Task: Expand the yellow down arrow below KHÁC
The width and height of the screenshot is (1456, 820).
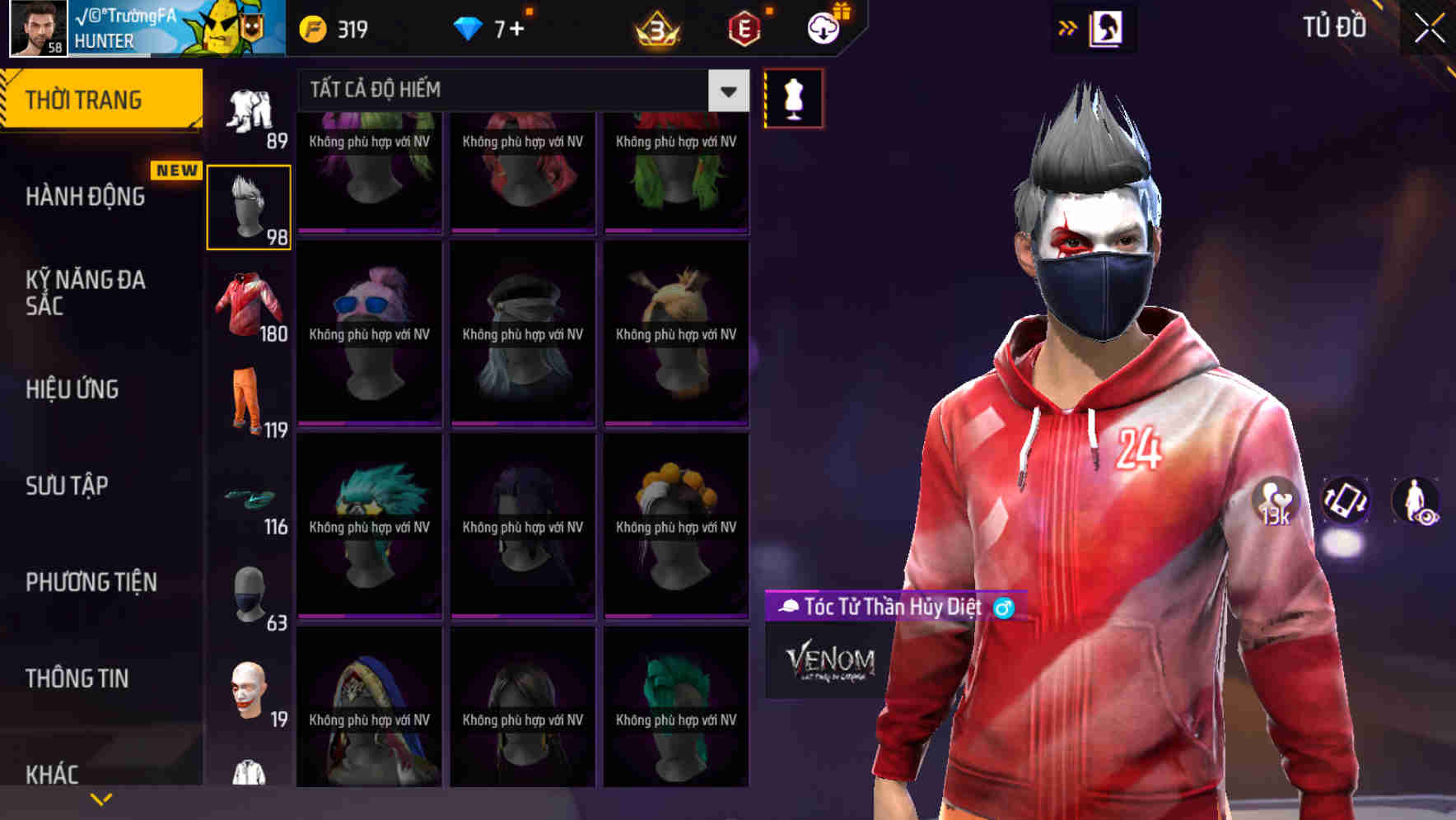Action: 100,798
